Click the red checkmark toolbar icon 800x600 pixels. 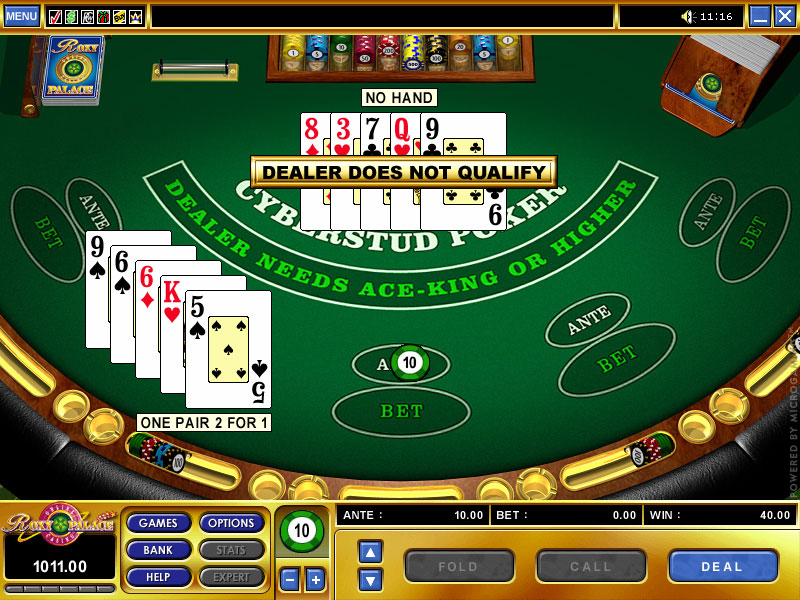coord(55,17)
